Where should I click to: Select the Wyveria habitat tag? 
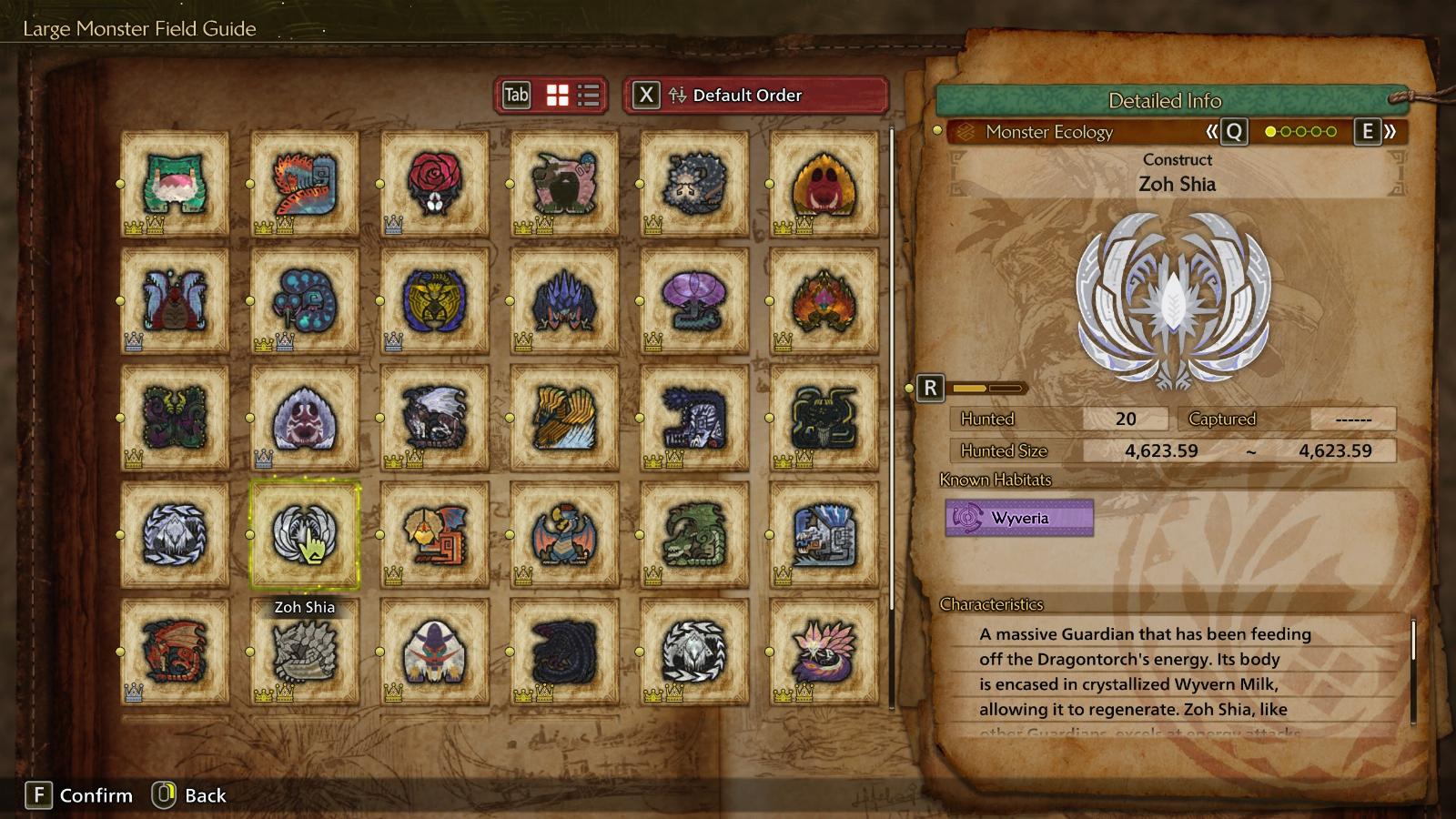tap(1019, 518)
